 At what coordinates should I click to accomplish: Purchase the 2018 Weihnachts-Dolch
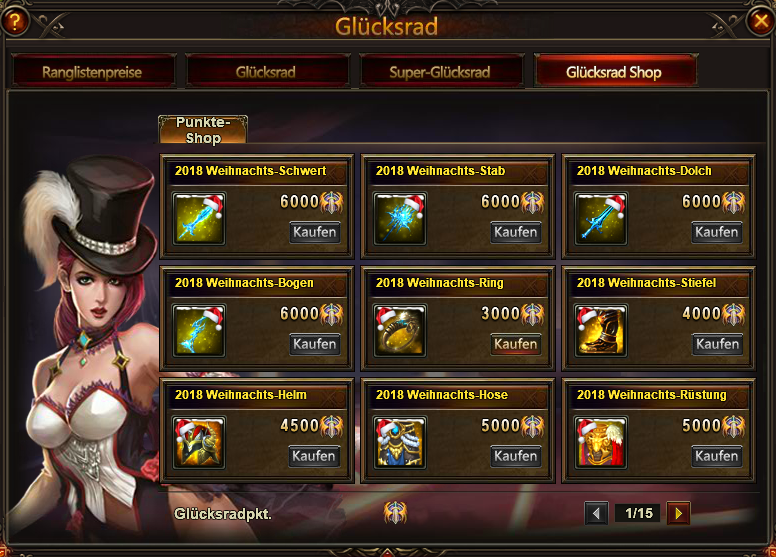[x=717, y=232]
